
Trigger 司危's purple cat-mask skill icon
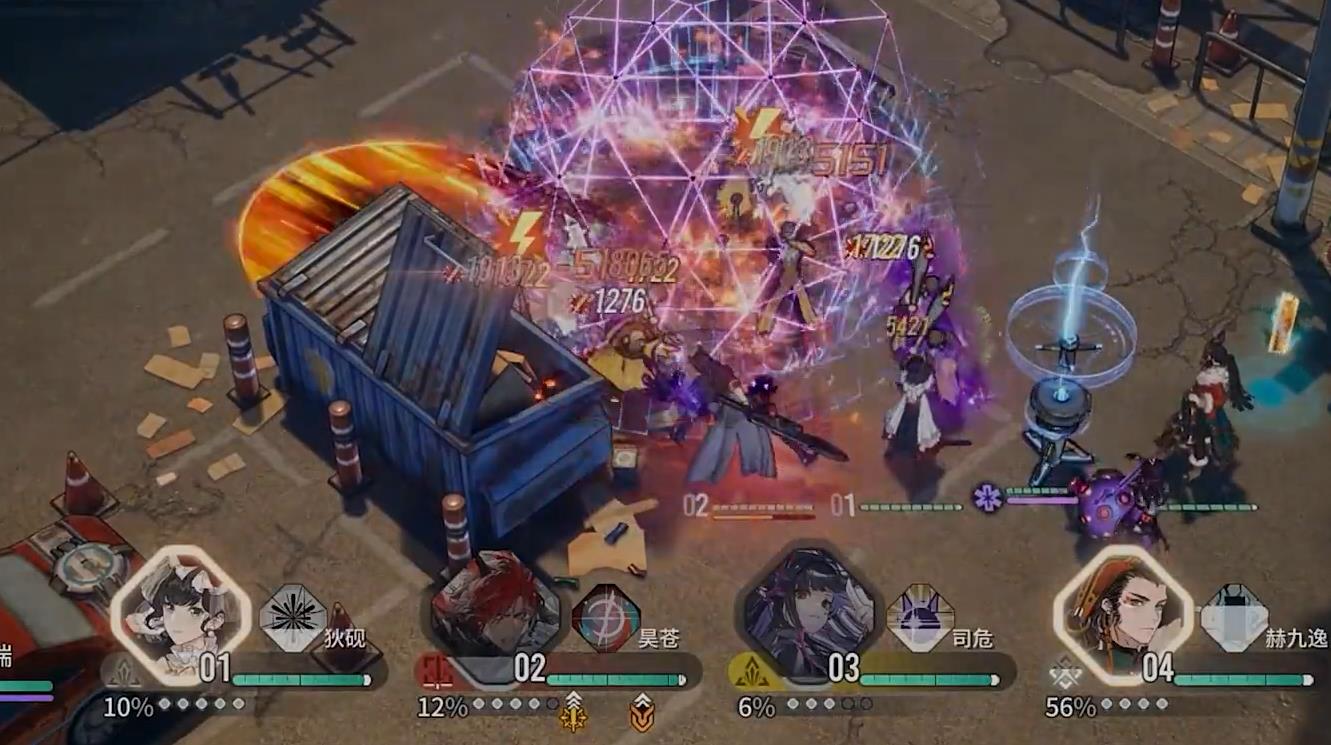pos(920,618)
